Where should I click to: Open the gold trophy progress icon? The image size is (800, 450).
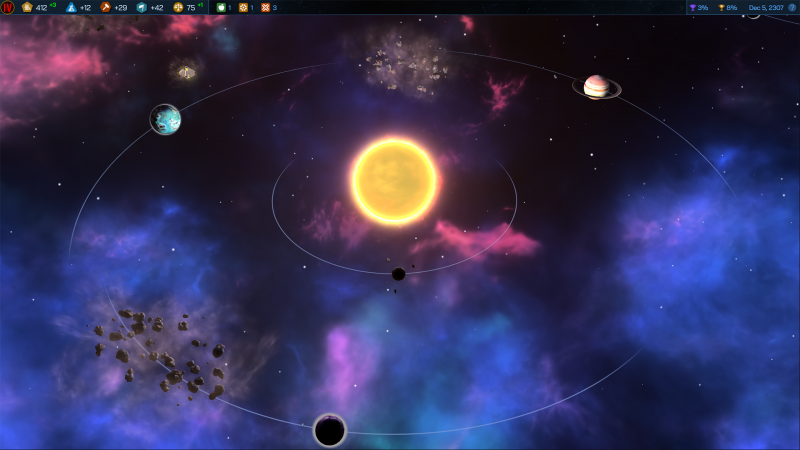point(721,7)
